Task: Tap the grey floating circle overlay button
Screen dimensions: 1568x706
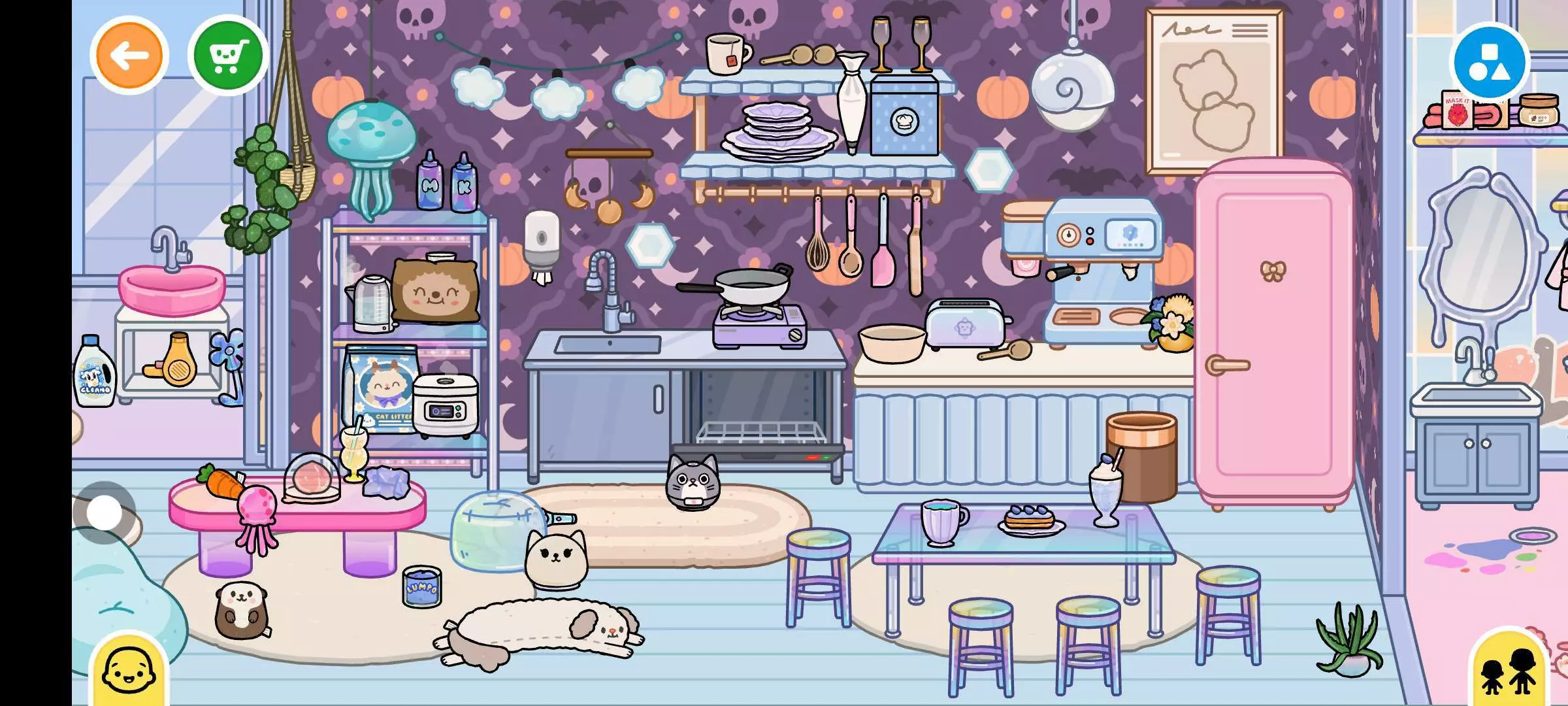Action: [105, 512]
